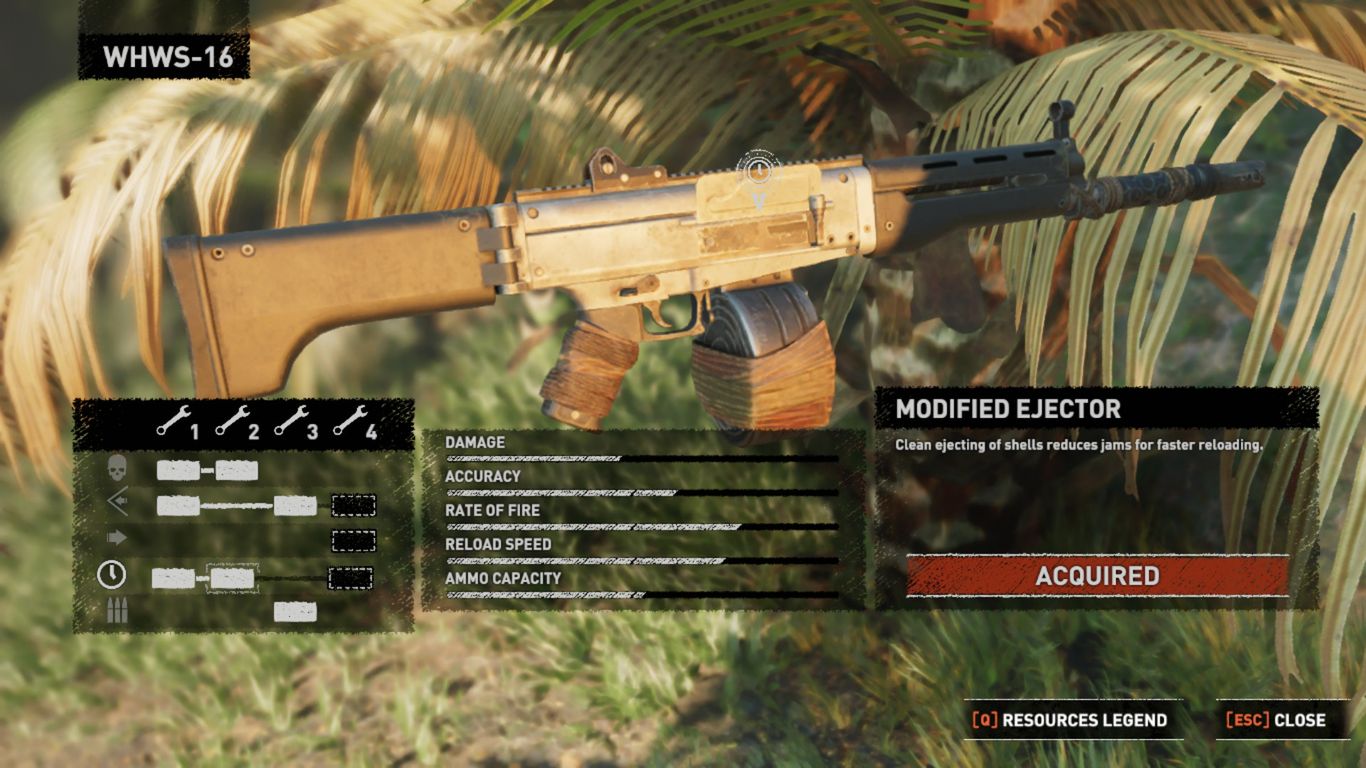Choose the accuracy upgrade under tier 1
Image resolution: width=1366 pixels, height=768 pixels.
(x=178, y=506)
